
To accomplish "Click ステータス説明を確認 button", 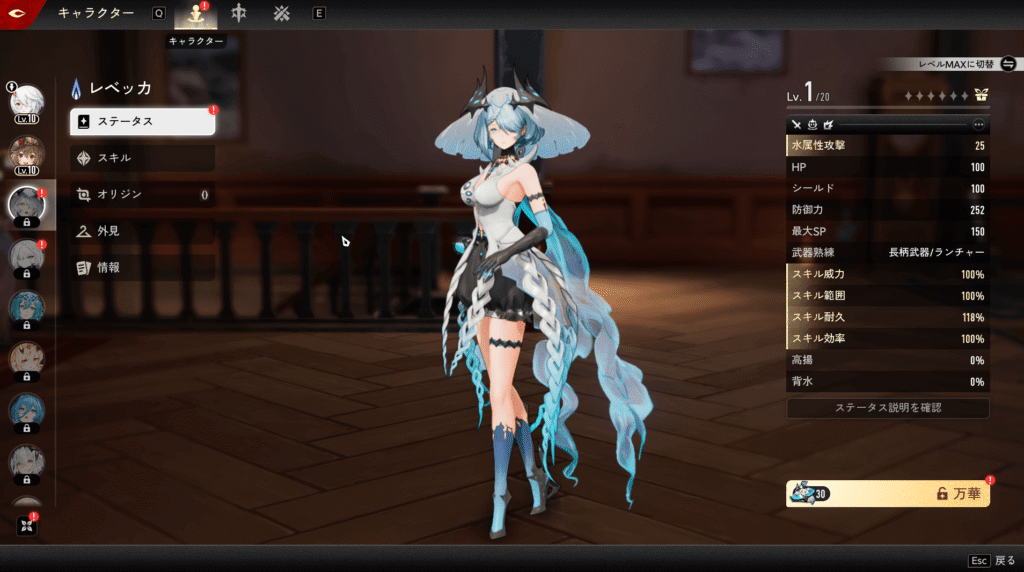I will 888,408.
